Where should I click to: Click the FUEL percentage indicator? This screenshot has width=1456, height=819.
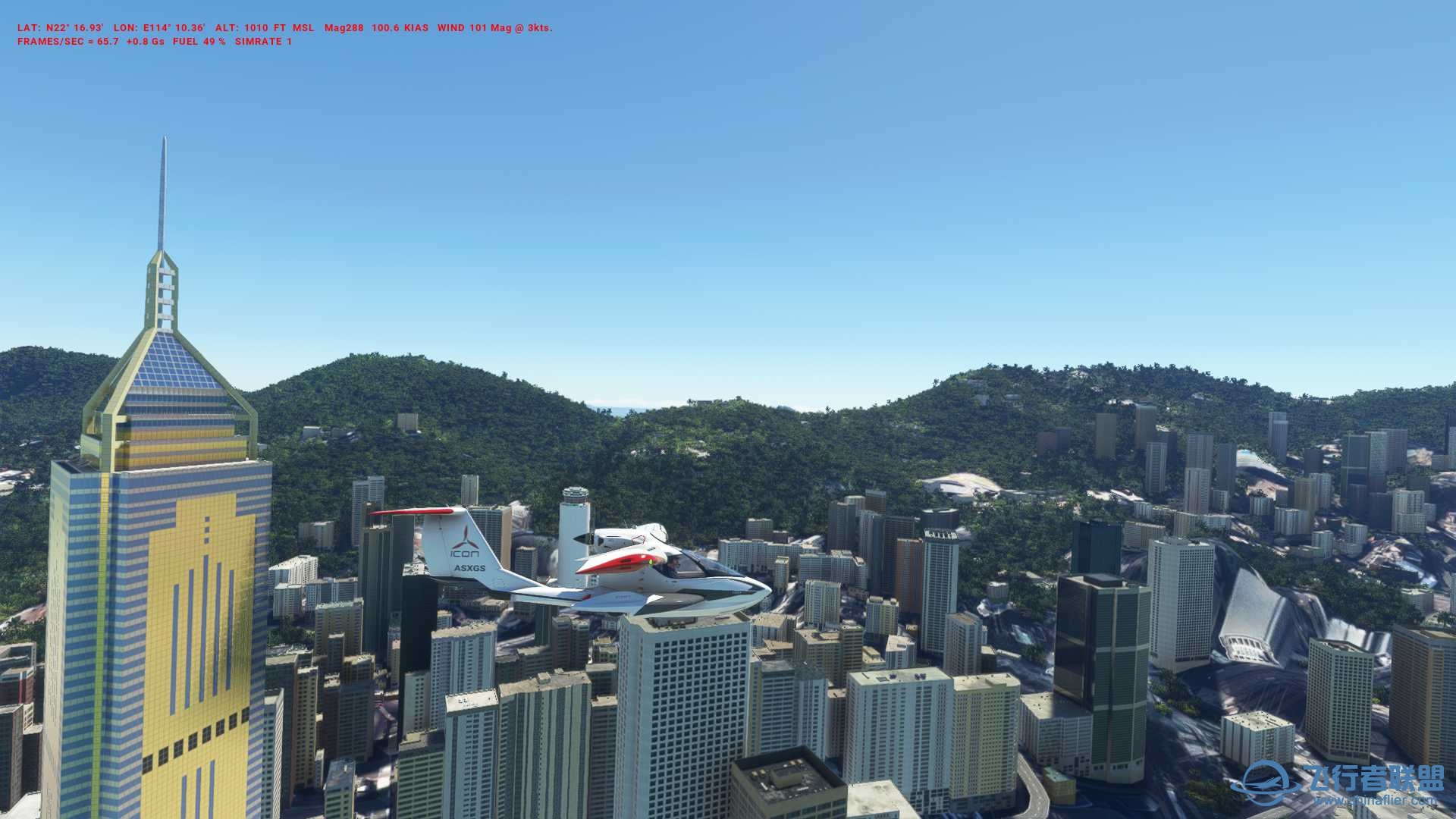198,43
